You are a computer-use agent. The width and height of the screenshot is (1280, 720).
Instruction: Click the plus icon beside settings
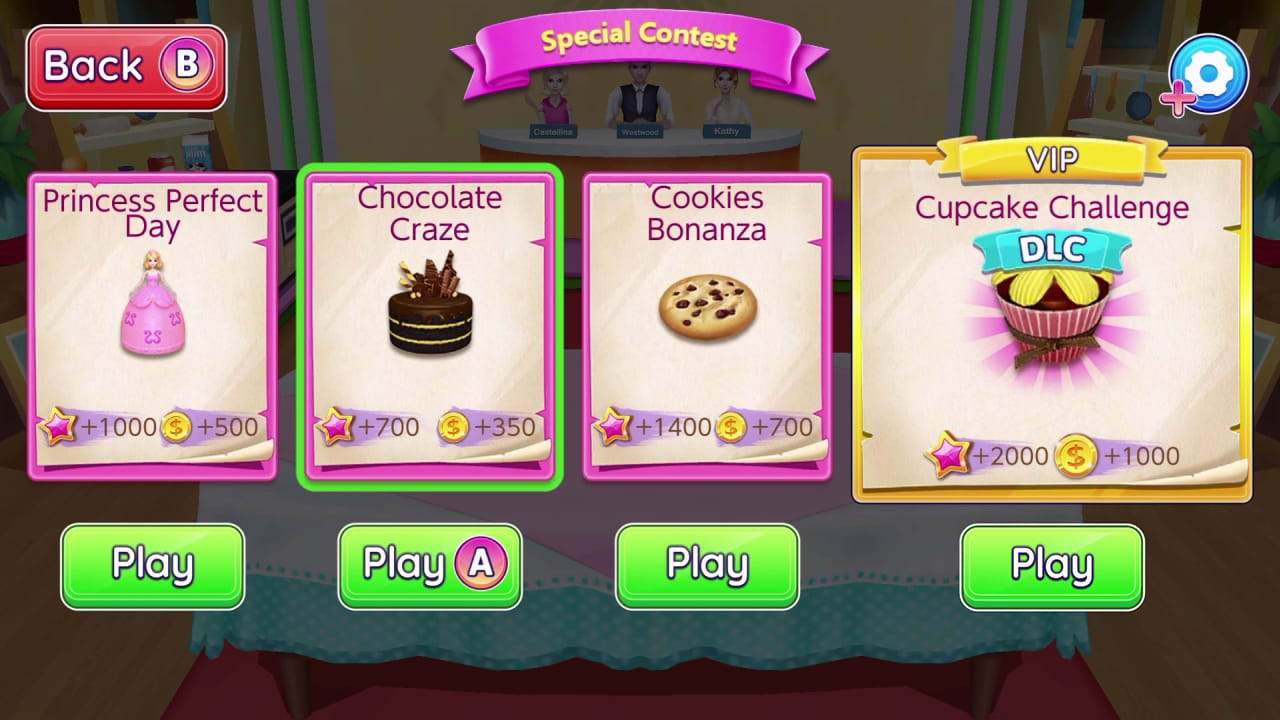coord(1177,100)
